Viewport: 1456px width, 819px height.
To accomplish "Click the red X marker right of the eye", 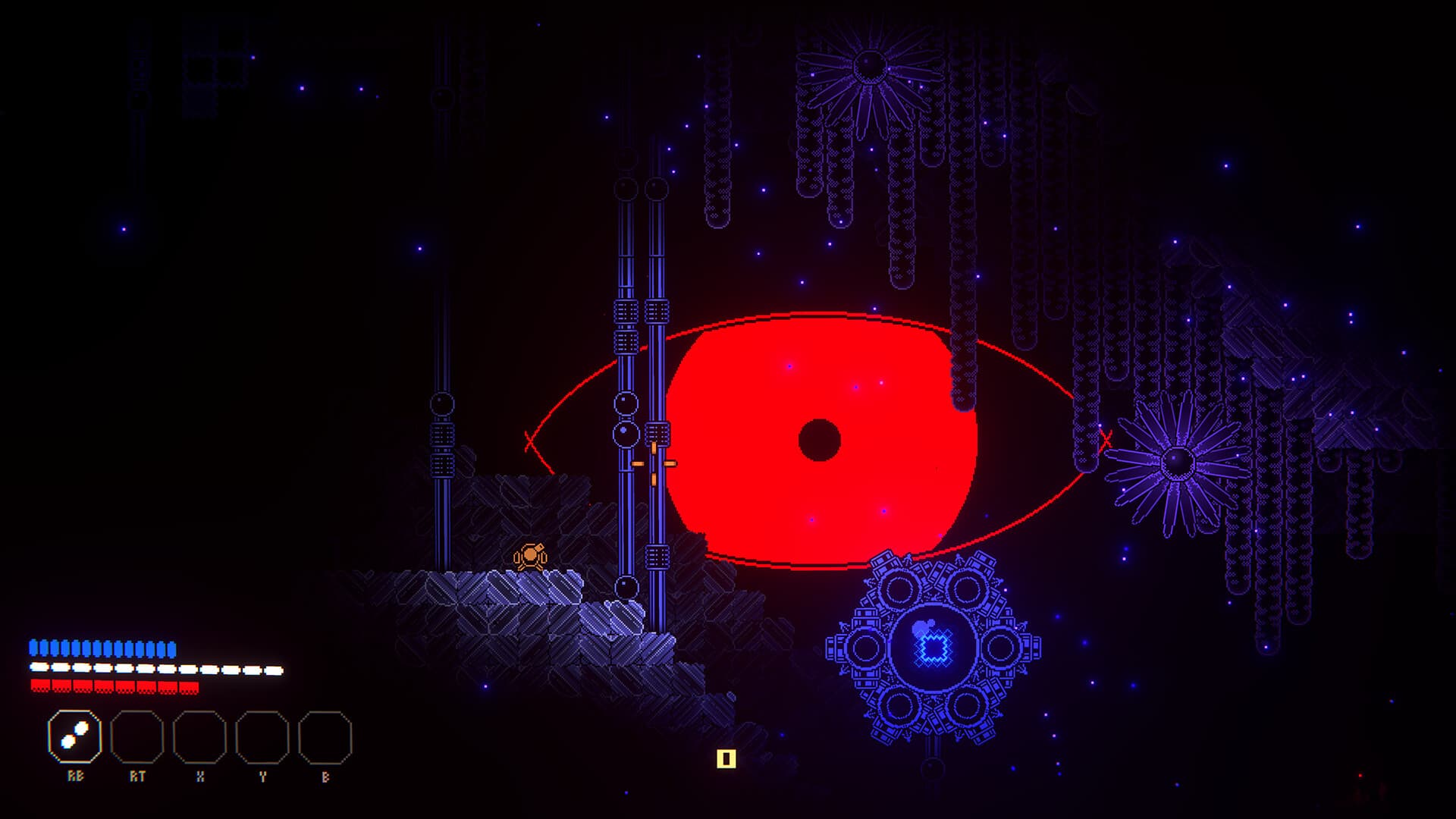I will pyautogui.click(x=1106, y=440).
